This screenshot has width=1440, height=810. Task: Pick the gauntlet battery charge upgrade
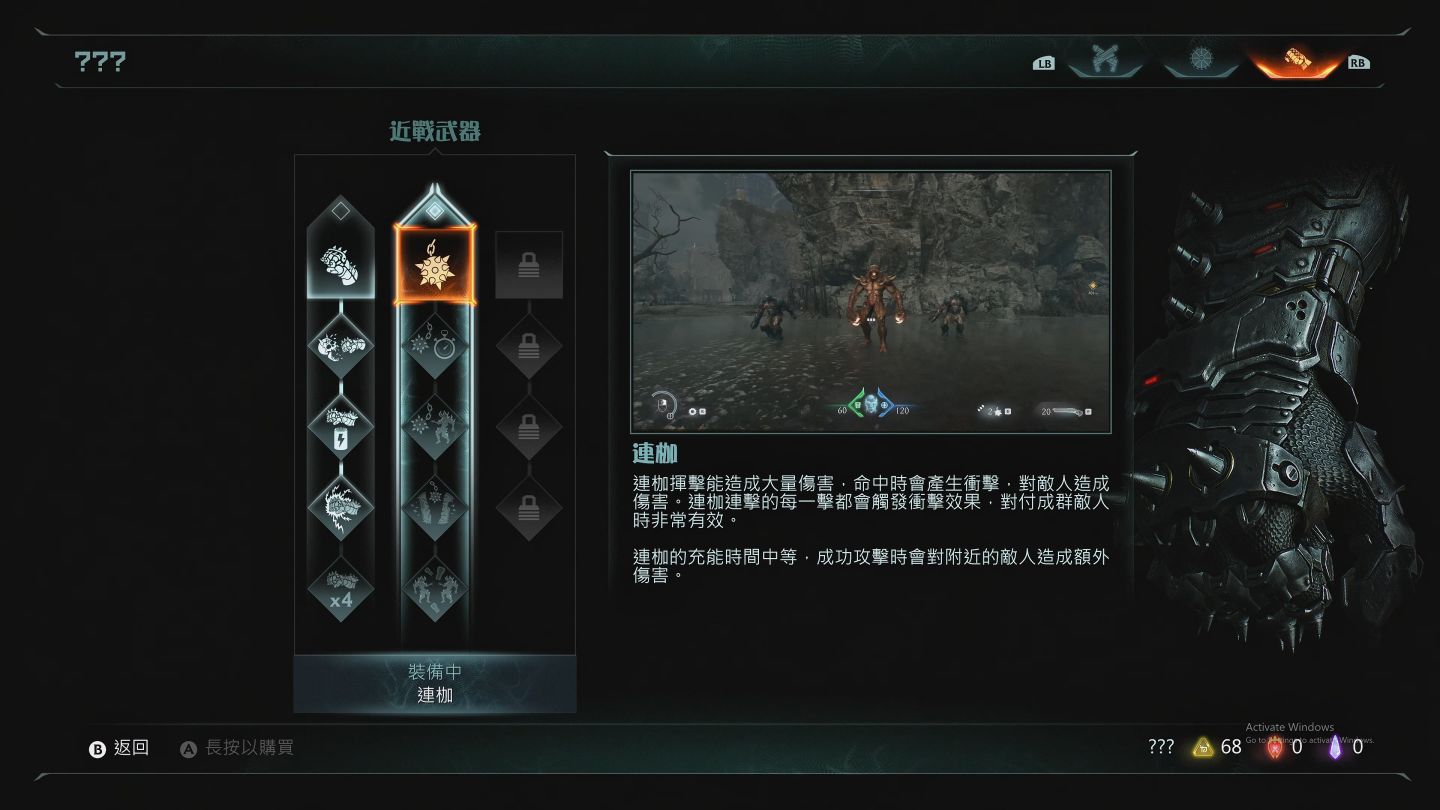point(340,427)
